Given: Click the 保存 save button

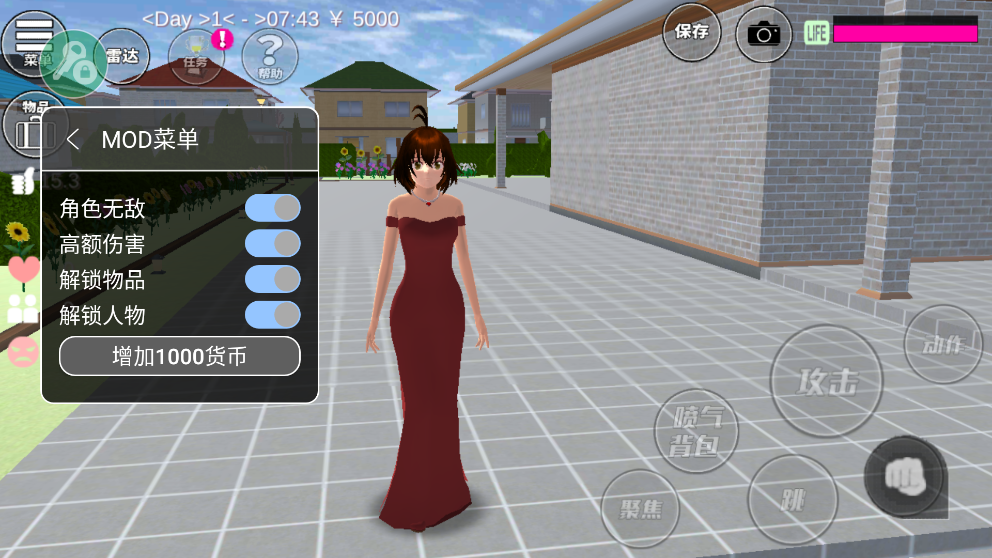Looking at the screenshot, I should 691,32.
